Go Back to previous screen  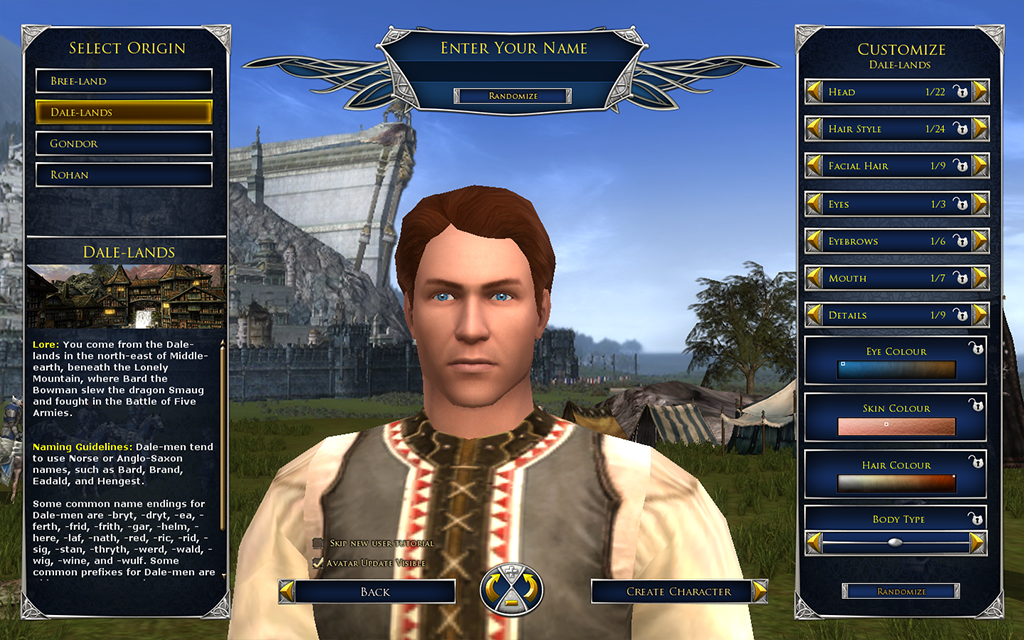[x=374, y=592]
